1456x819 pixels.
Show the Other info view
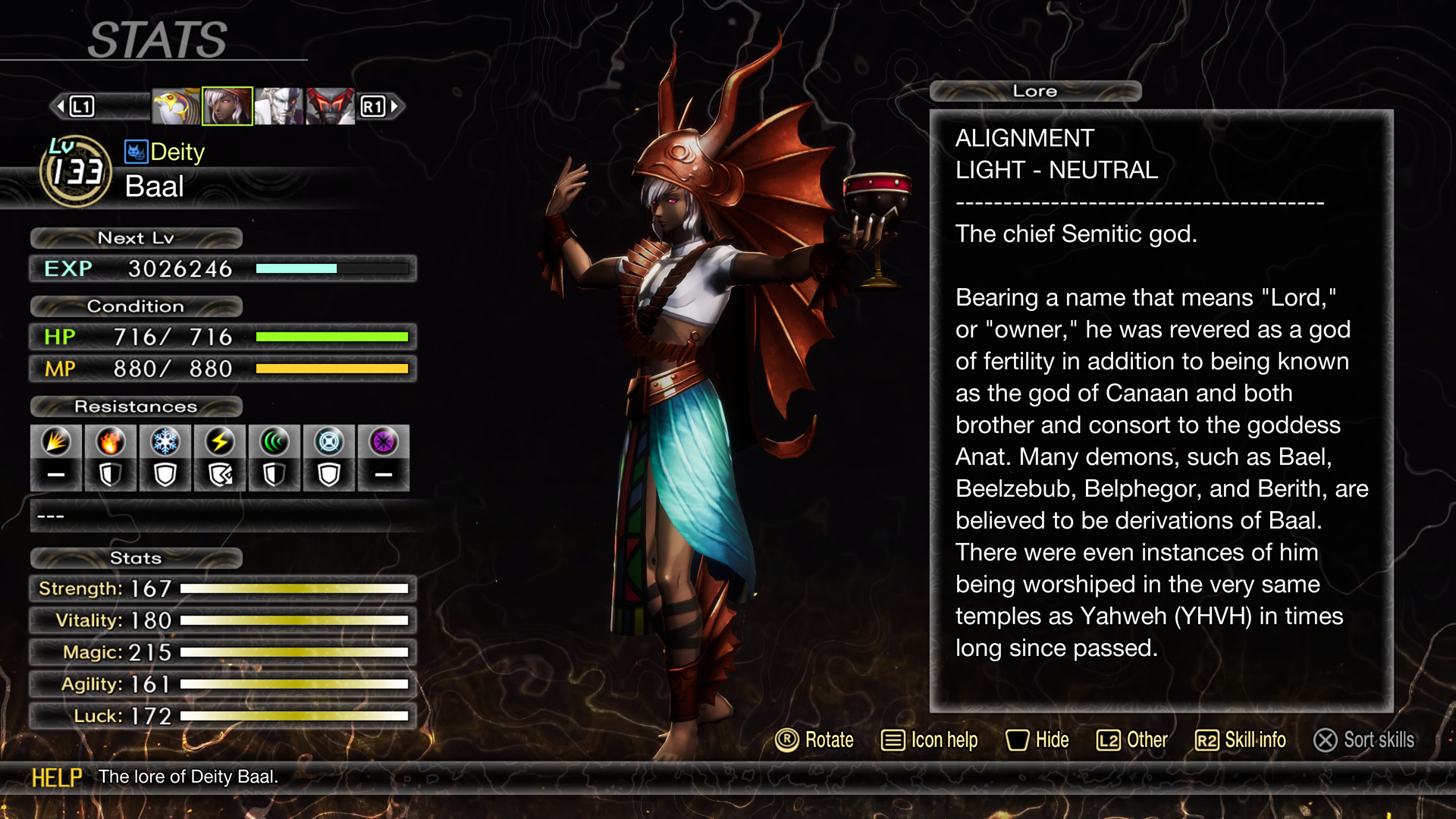pyautogui.click(x=1132, y=740)
